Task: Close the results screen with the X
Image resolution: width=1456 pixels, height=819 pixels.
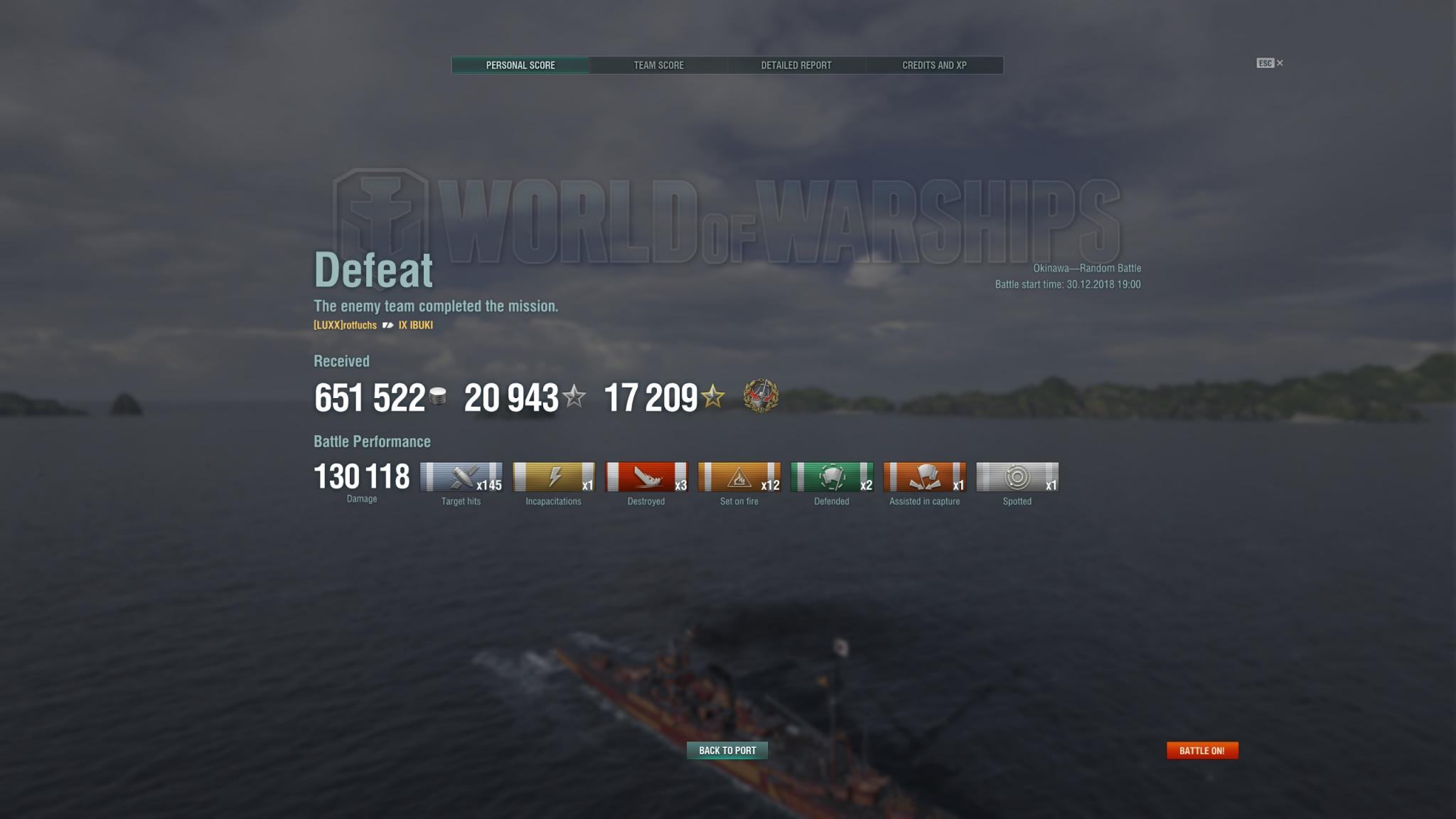Action: click(x=1280, y=63)
